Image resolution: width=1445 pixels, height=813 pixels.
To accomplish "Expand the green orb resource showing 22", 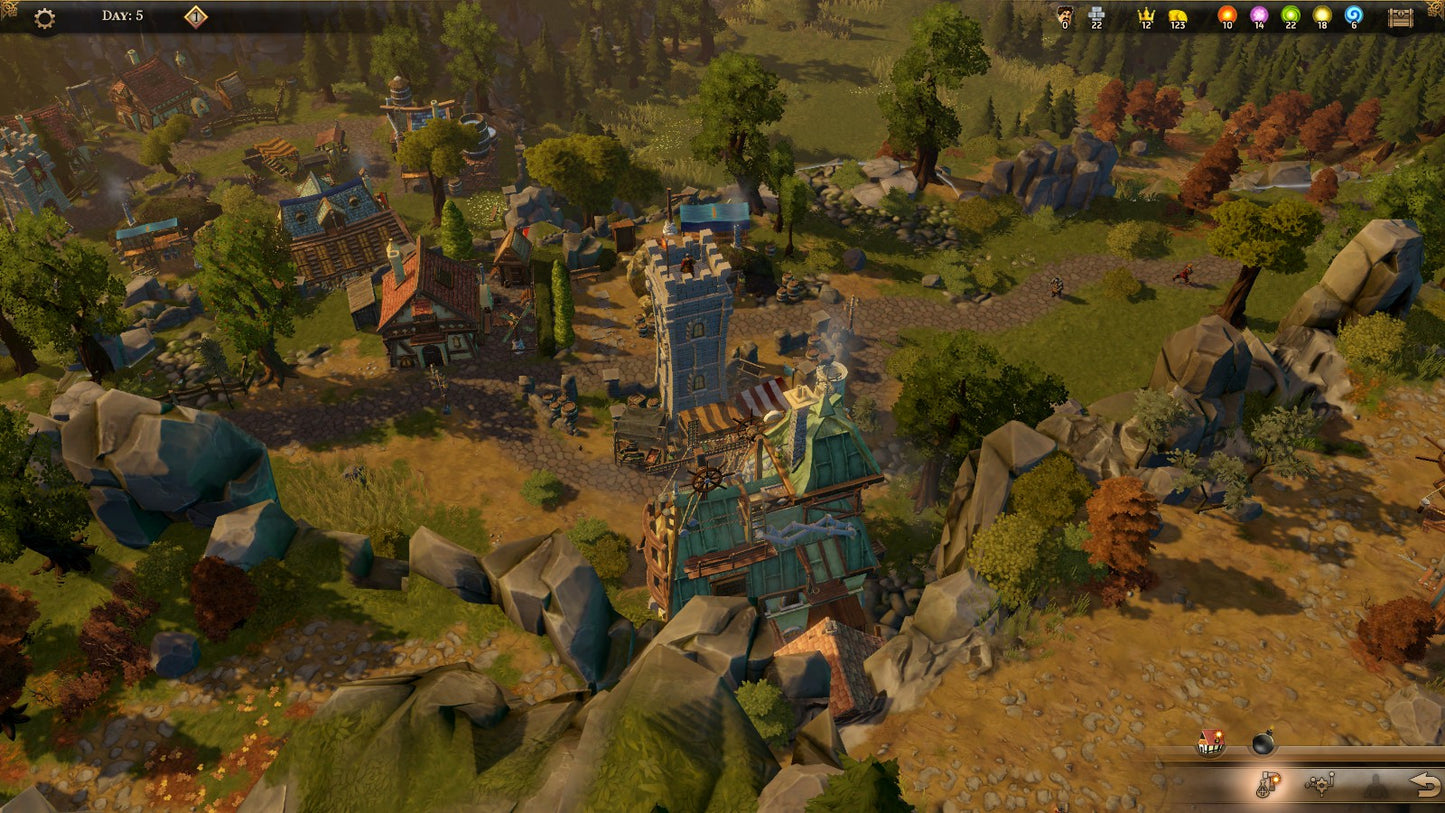I will [x=1292, y=16].
